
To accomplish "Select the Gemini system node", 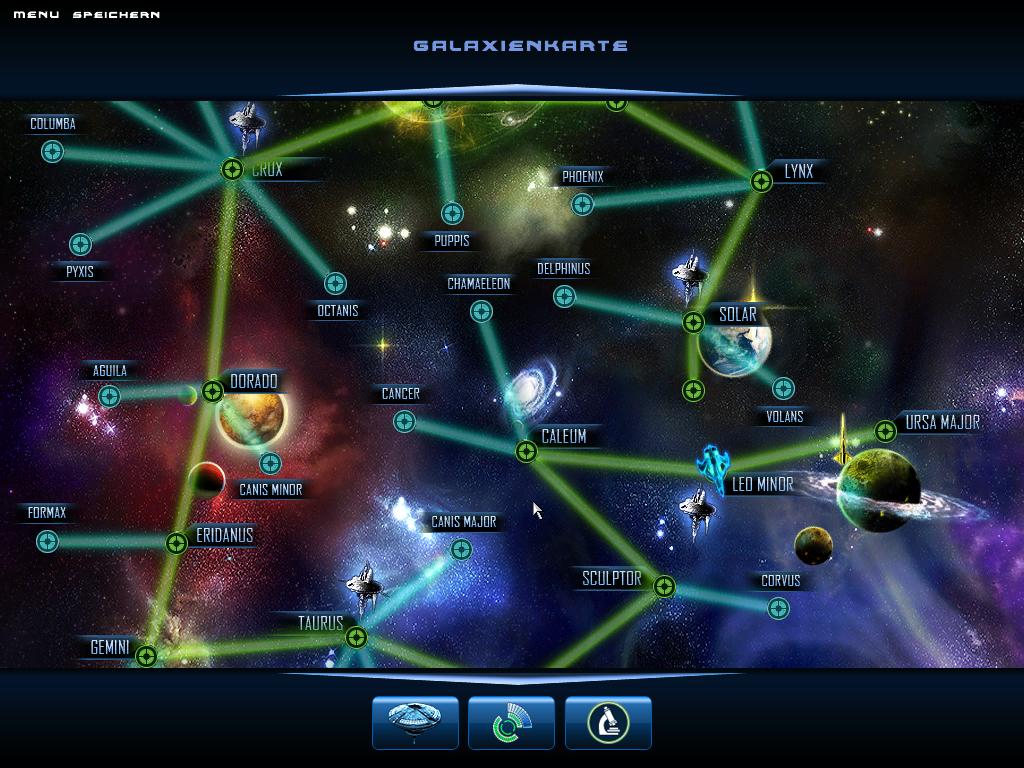I will [x=146, y=656].
